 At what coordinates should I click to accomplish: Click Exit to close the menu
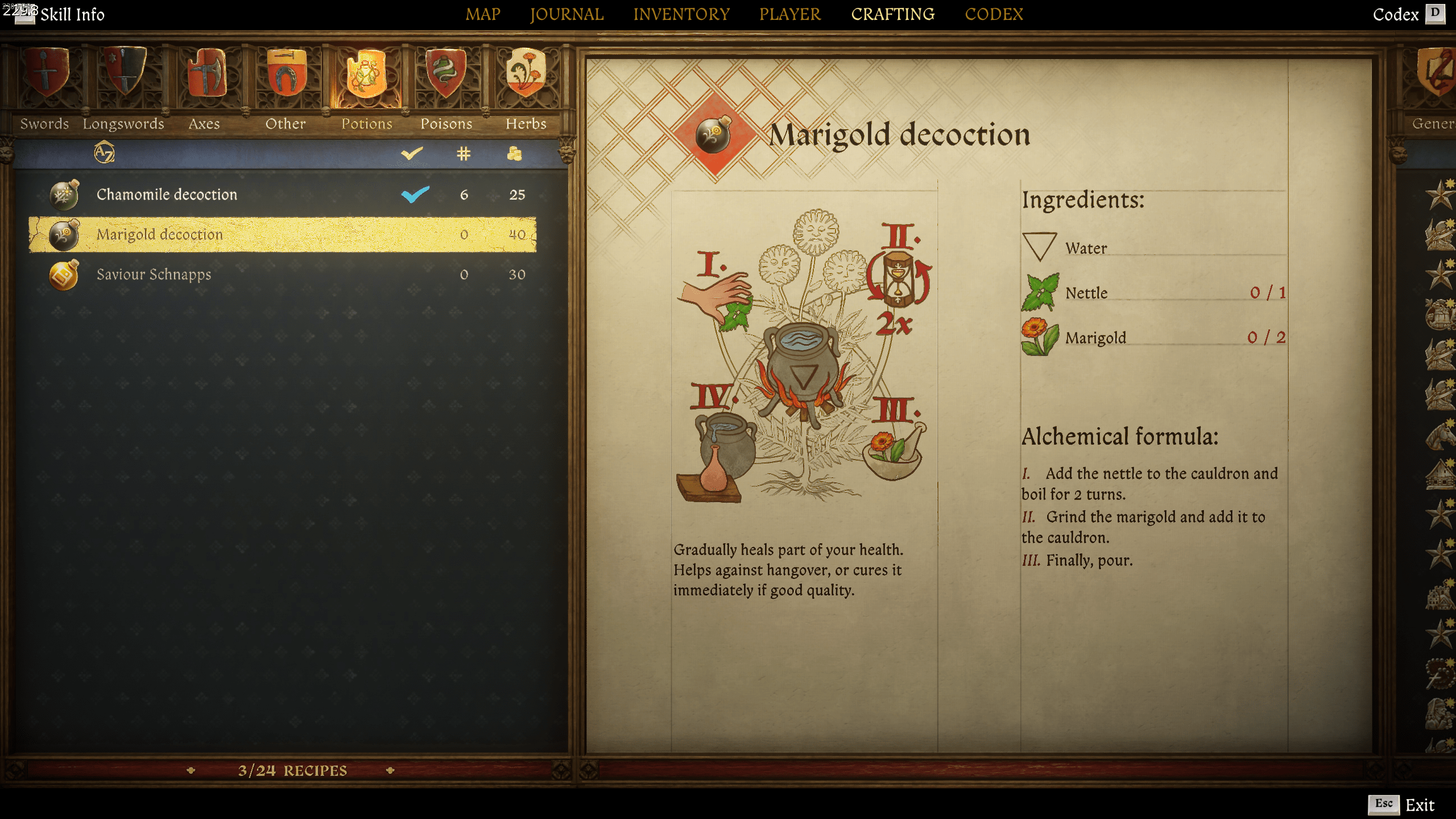[1418, 805]
